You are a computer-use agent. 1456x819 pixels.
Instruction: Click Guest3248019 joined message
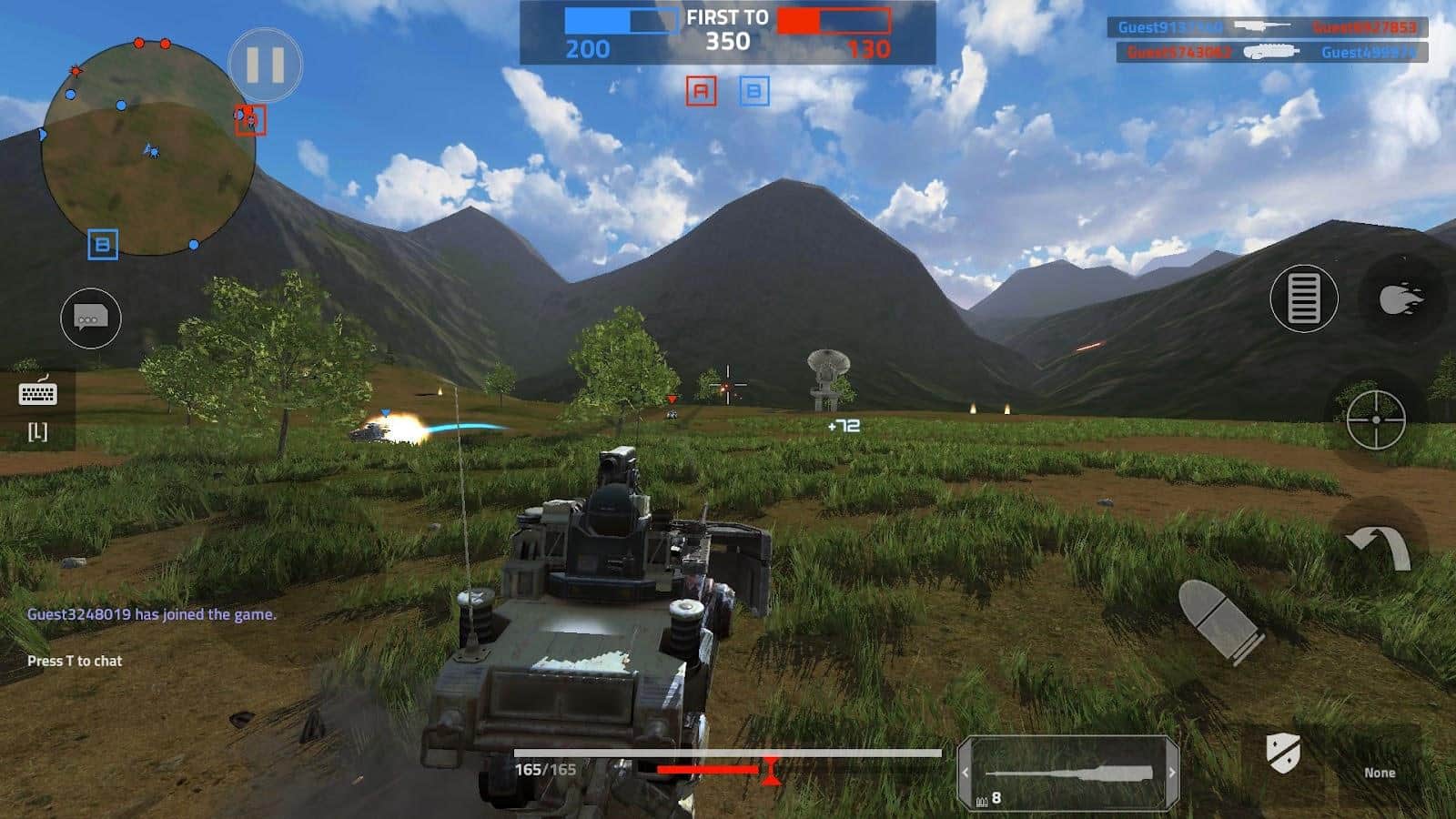point(151,614)
